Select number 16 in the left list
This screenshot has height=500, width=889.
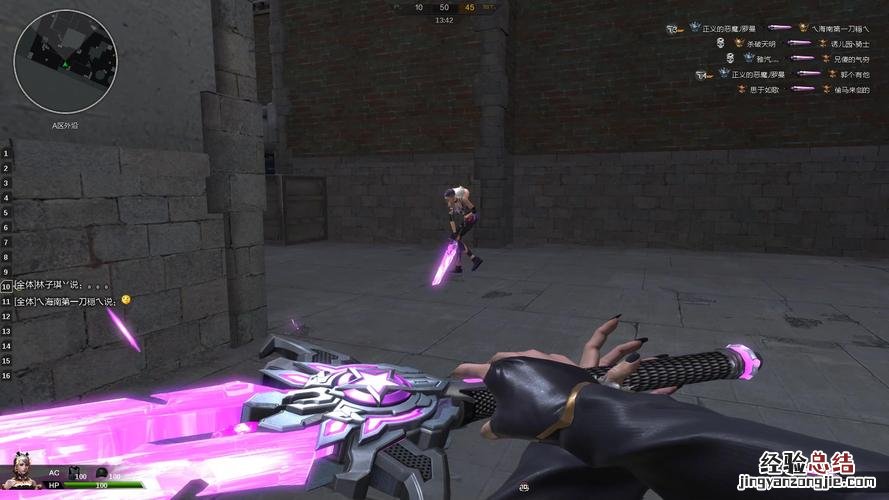6,375
